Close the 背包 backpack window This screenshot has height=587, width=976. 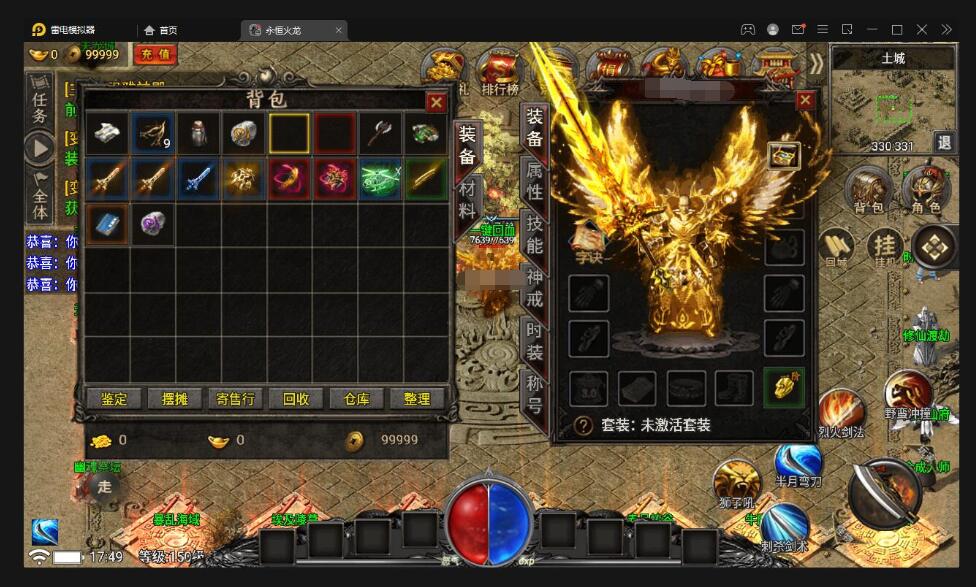click(x=436, y=102)
